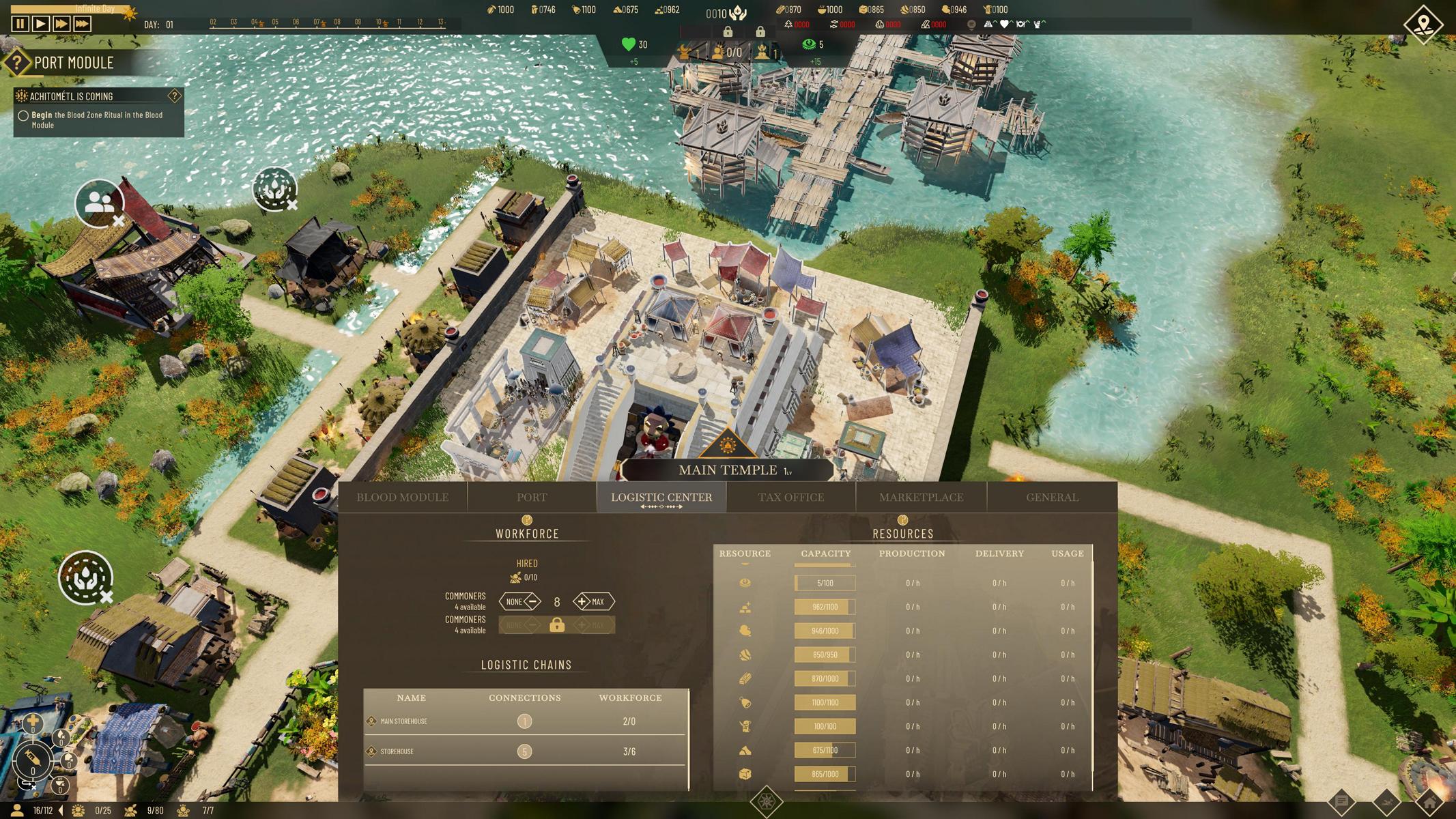This screenshot has width=1456, height=819.
Task: Switch to the Blood Module tab
Action: pyautogui.click(x=402, y=498)
